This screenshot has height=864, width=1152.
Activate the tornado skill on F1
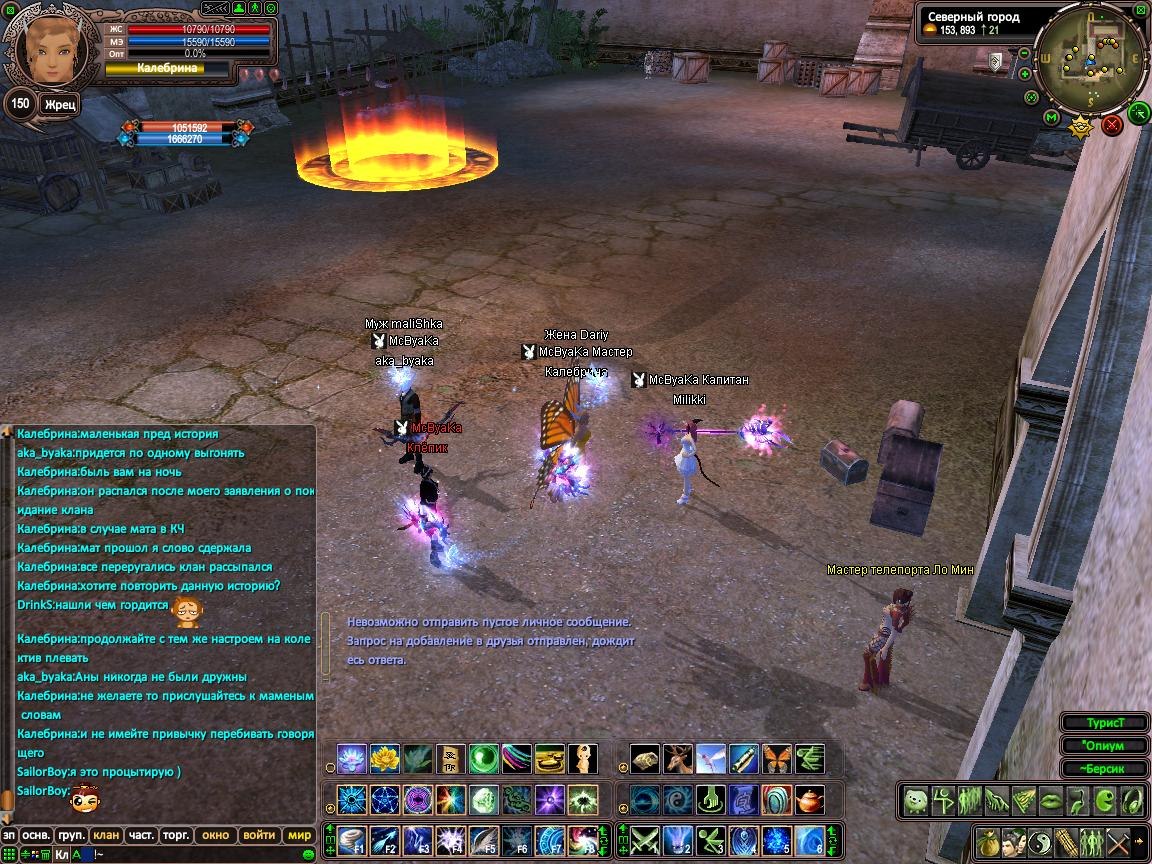click(352, 840)
